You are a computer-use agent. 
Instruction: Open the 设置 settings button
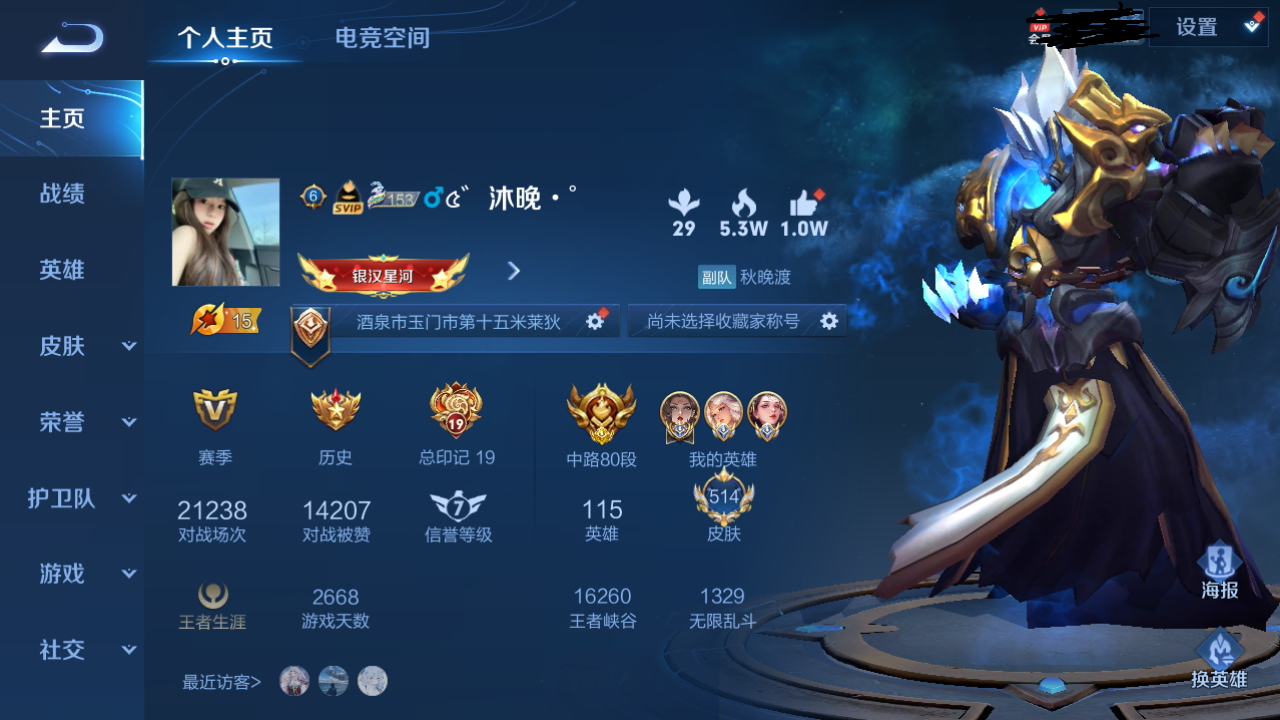point(1198,27)
